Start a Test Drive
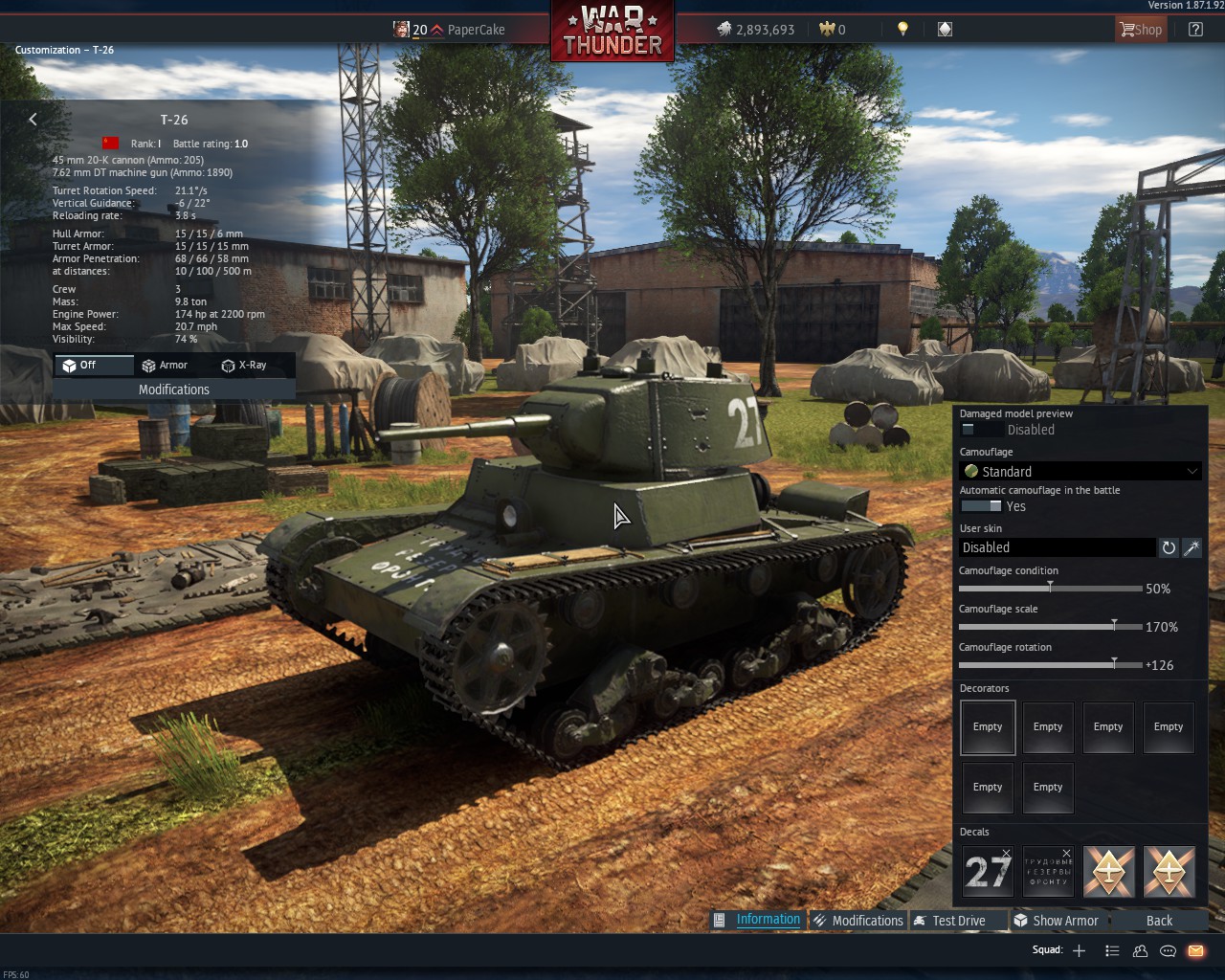Screen dimensions: 1225x980 (957, 921)
